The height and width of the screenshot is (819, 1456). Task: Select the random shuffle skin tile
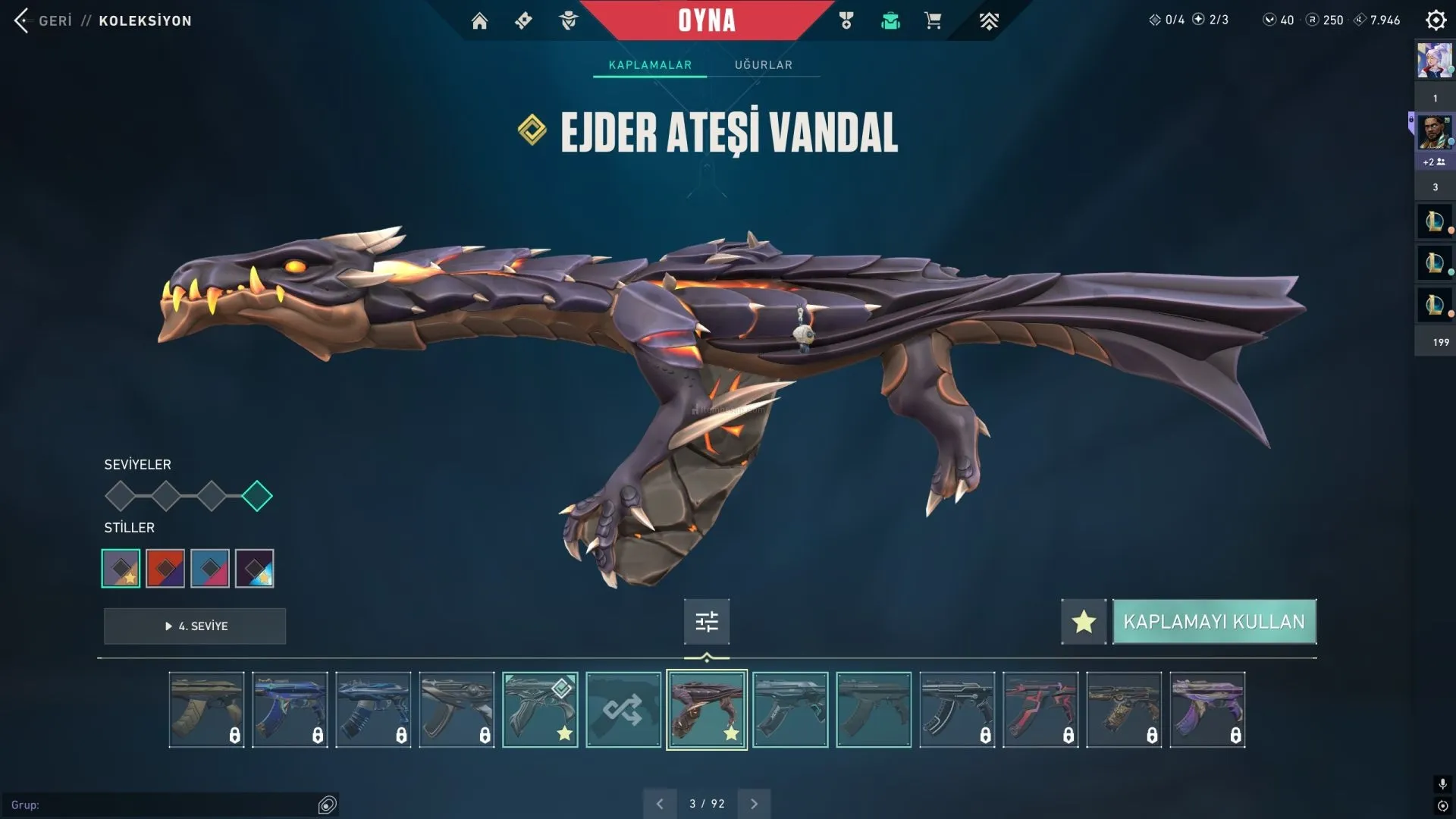tap(623, 710)
